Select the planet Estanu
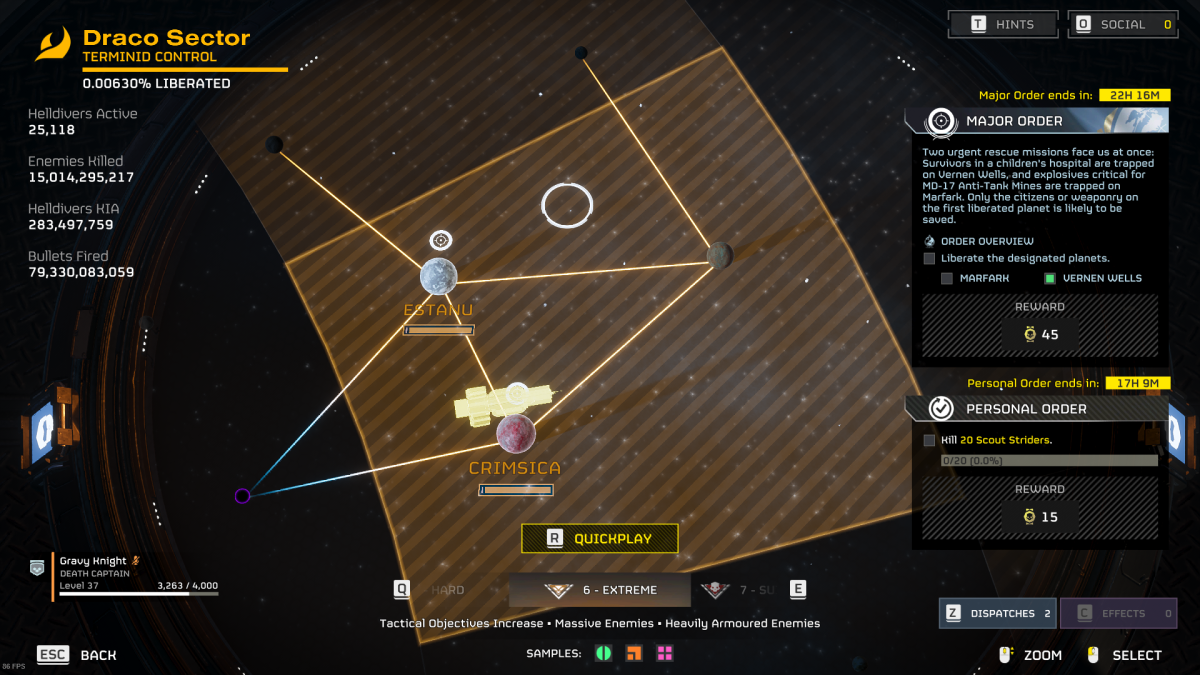This screenshot has width=1200, height=675. 439,276
